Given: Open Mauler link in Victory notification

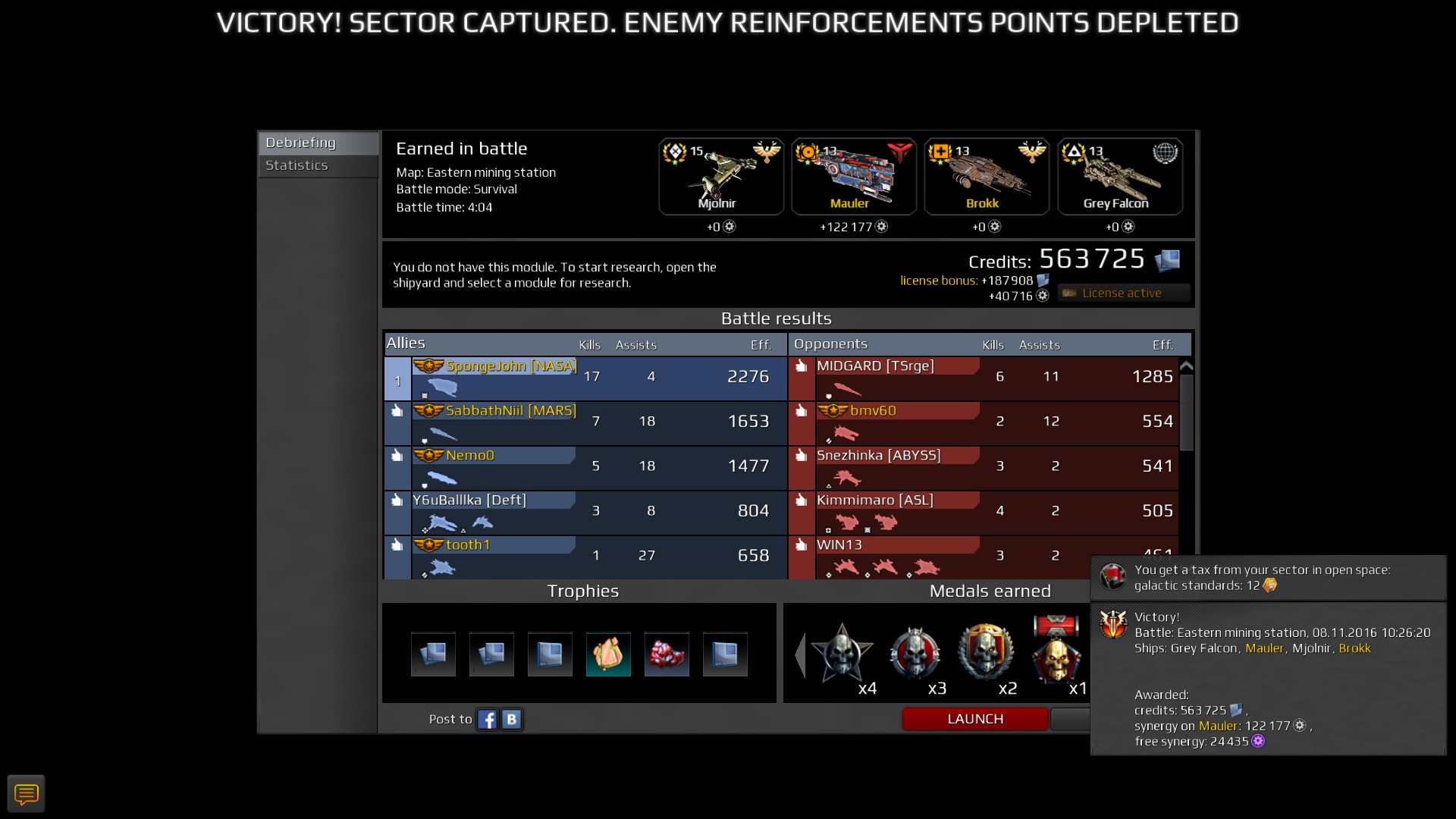Looking at the screenshot, I should point(1263,648).
